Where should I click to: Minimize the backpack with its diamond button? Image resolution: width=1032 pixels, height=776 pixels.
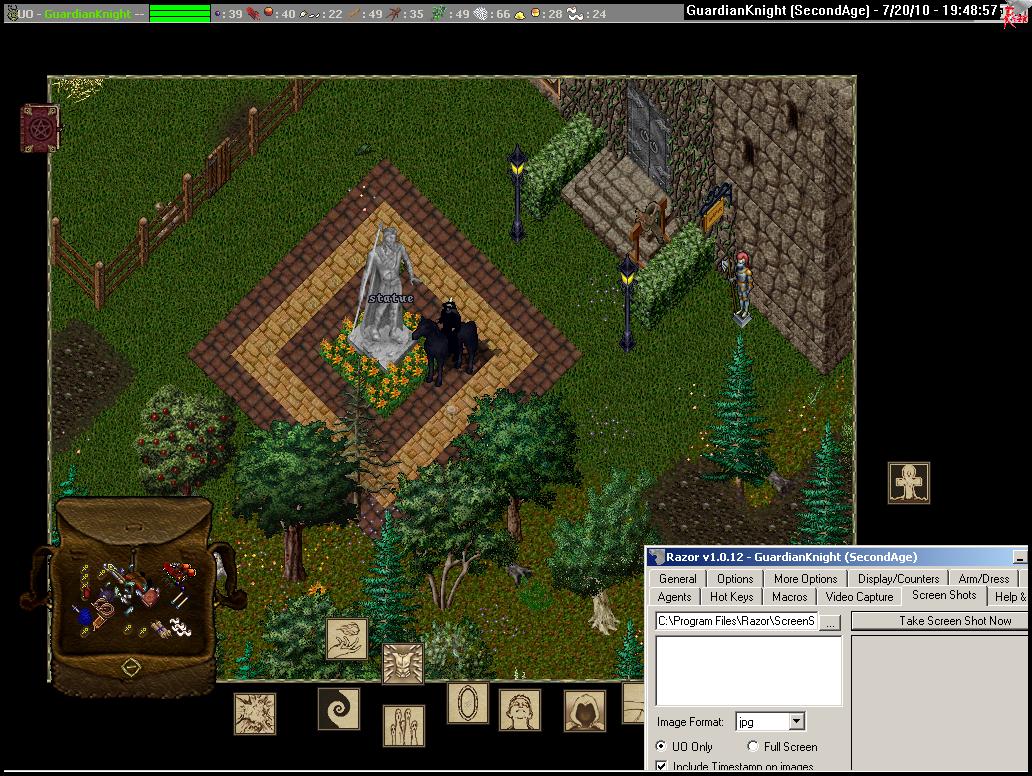pyautogui.click(x=131, y=666)
